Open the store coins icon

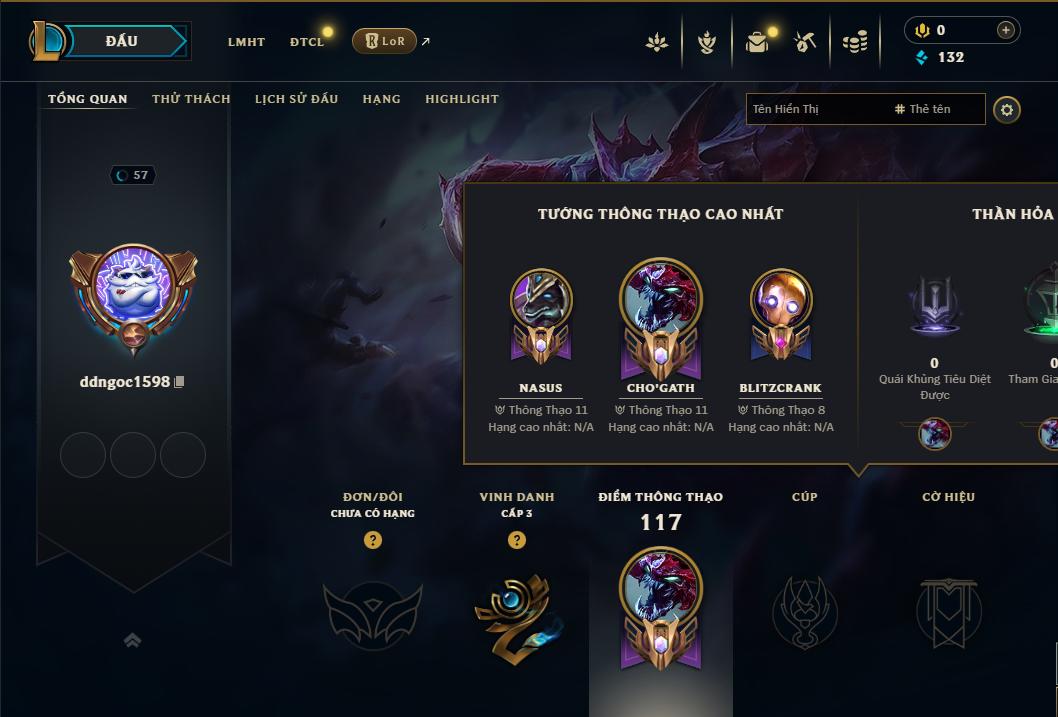click(855, 42)
